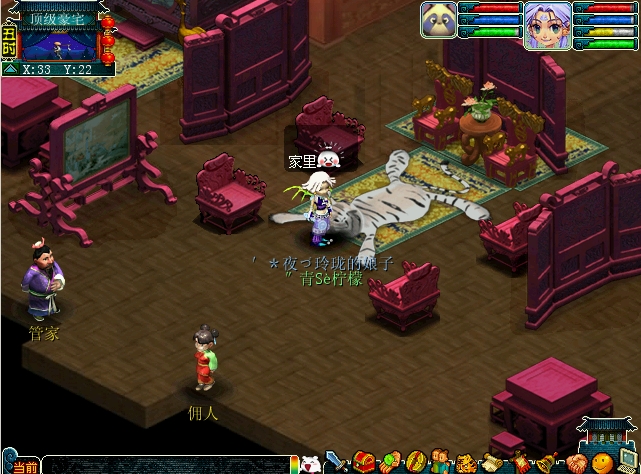641x474 pixels.
Task: Click the current chat channel button
Action: (x=26, y=467)
